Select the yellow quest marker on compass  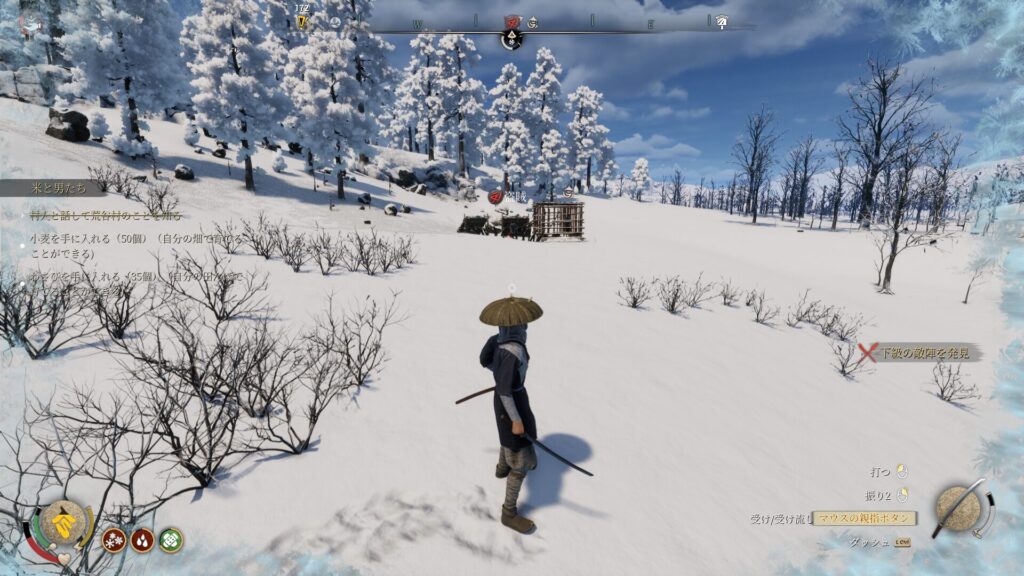click(301, 21)
